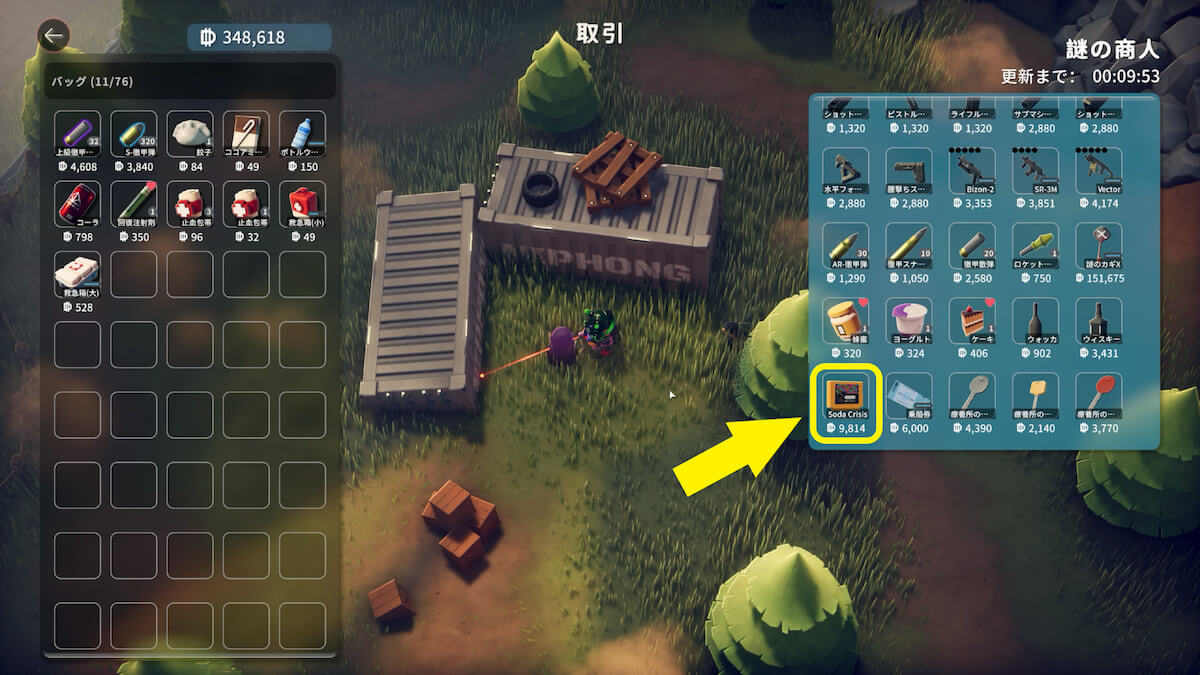
Task: Select the recovery syringe in the bag
Action: click(x=134, y=204)
